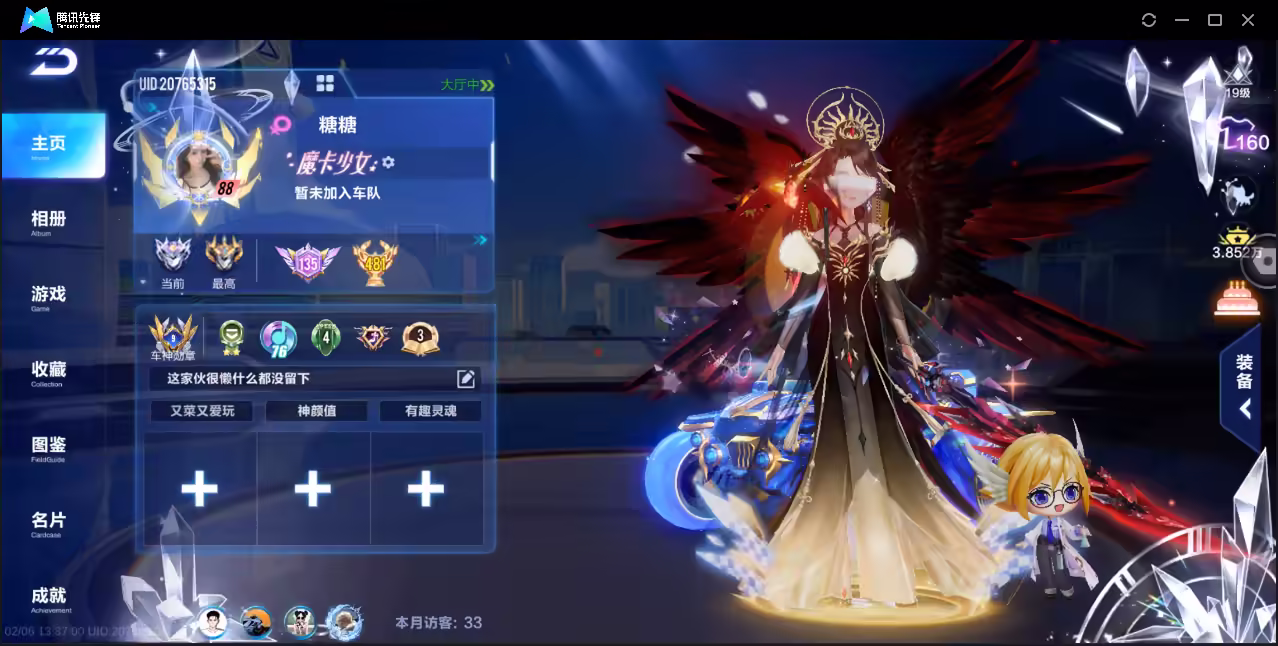
Task: Edit the profile signature text
Action: tap(466, 378)
